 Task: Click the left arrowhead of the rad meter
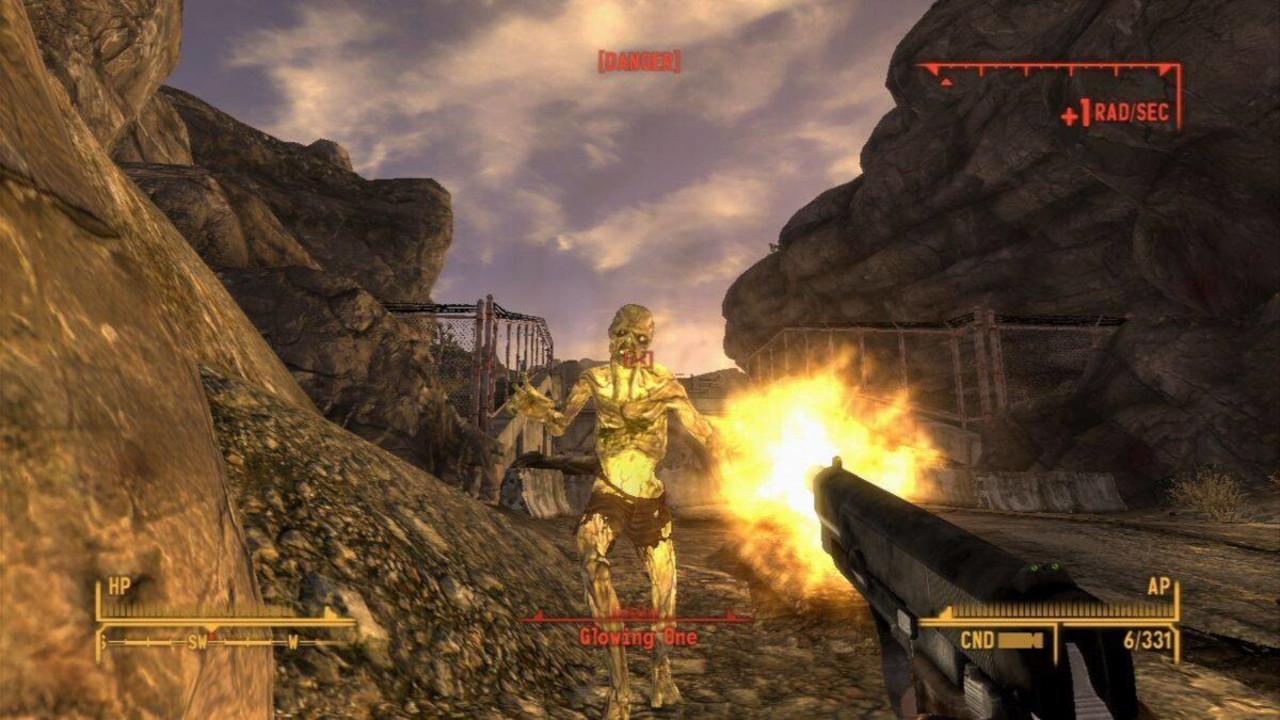click(x=932, y=68)
